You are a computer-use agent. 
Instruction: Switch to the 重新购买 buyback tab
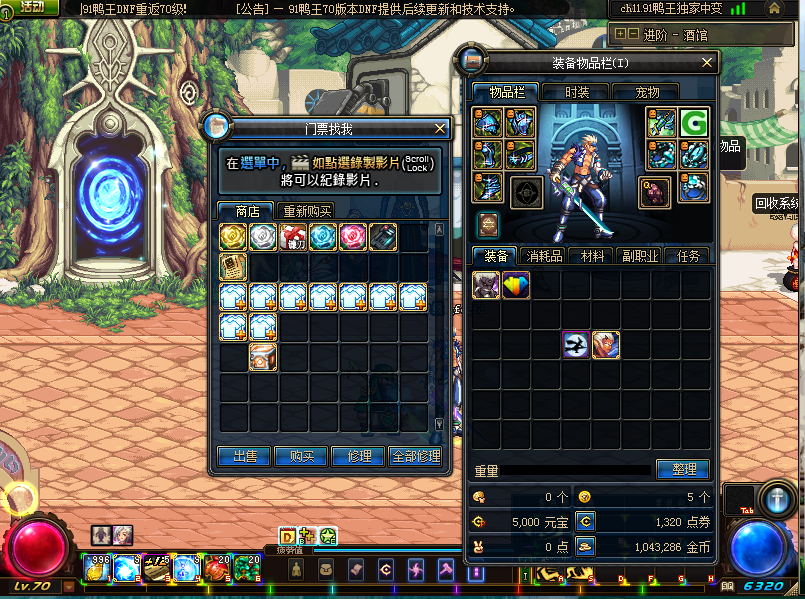307,211
